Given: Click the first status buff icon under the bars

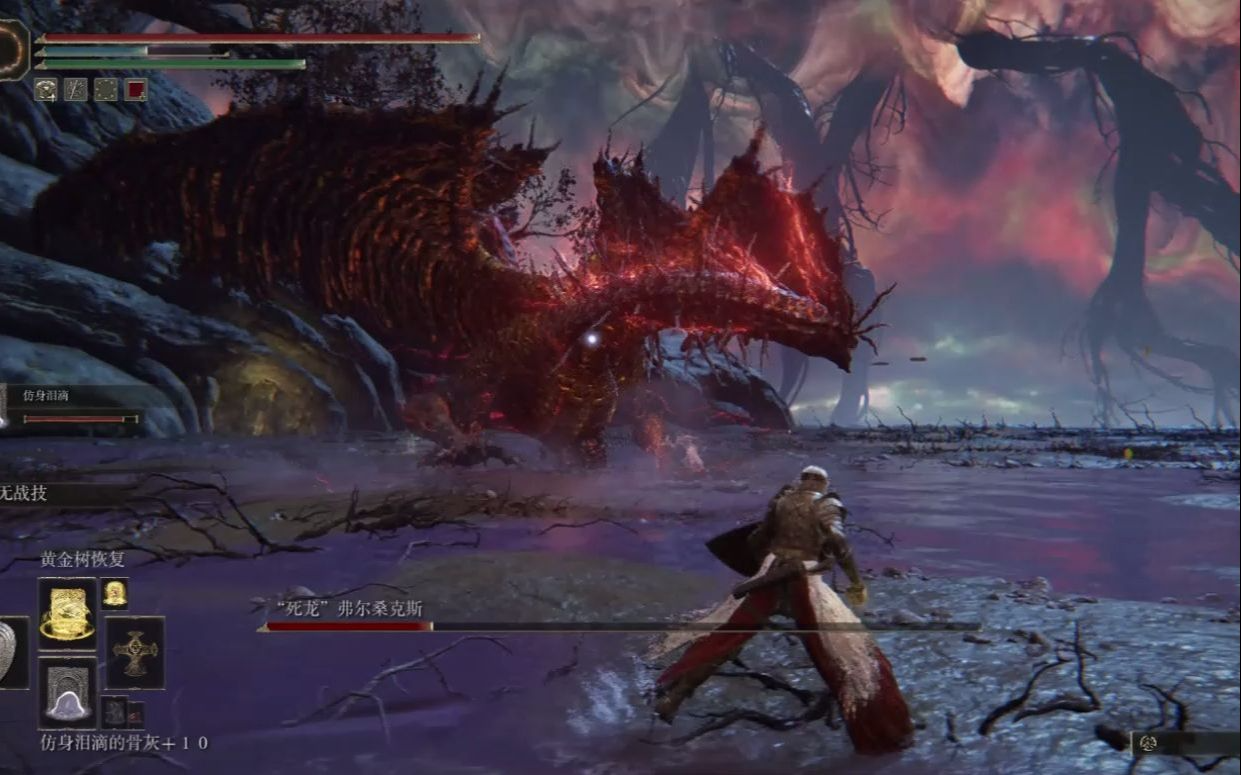Looking at the screenshot, I should click(46, 90).
